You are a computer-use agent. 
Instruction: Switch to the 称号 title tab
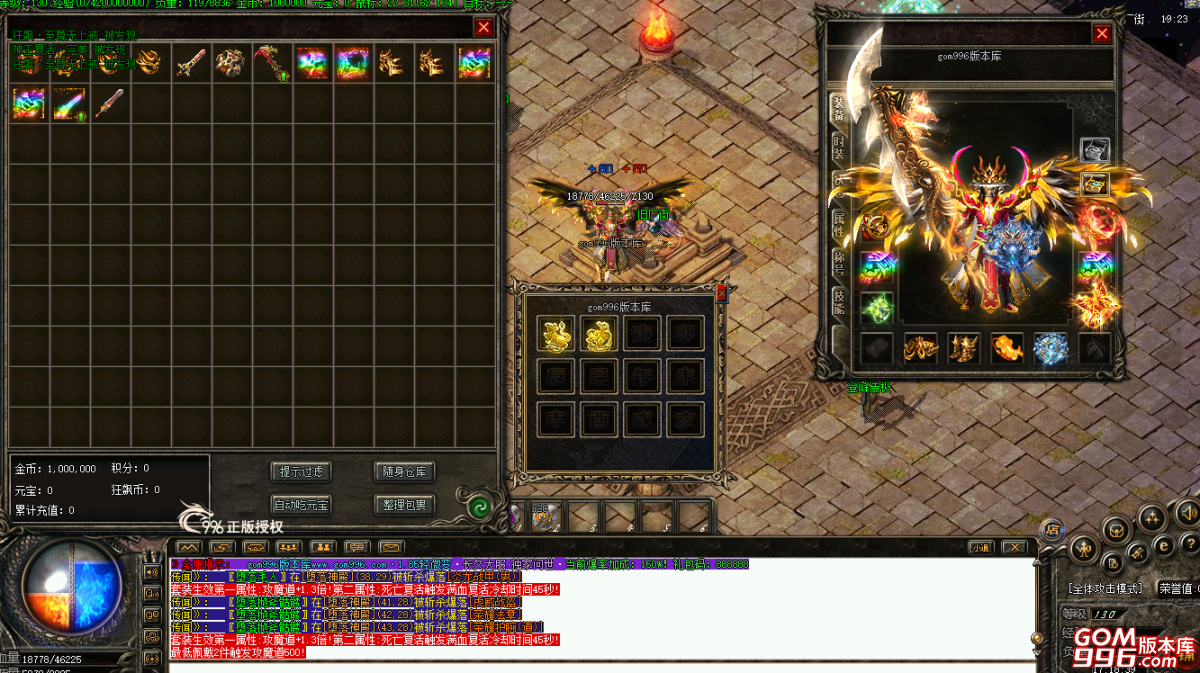tap(838, 263)
